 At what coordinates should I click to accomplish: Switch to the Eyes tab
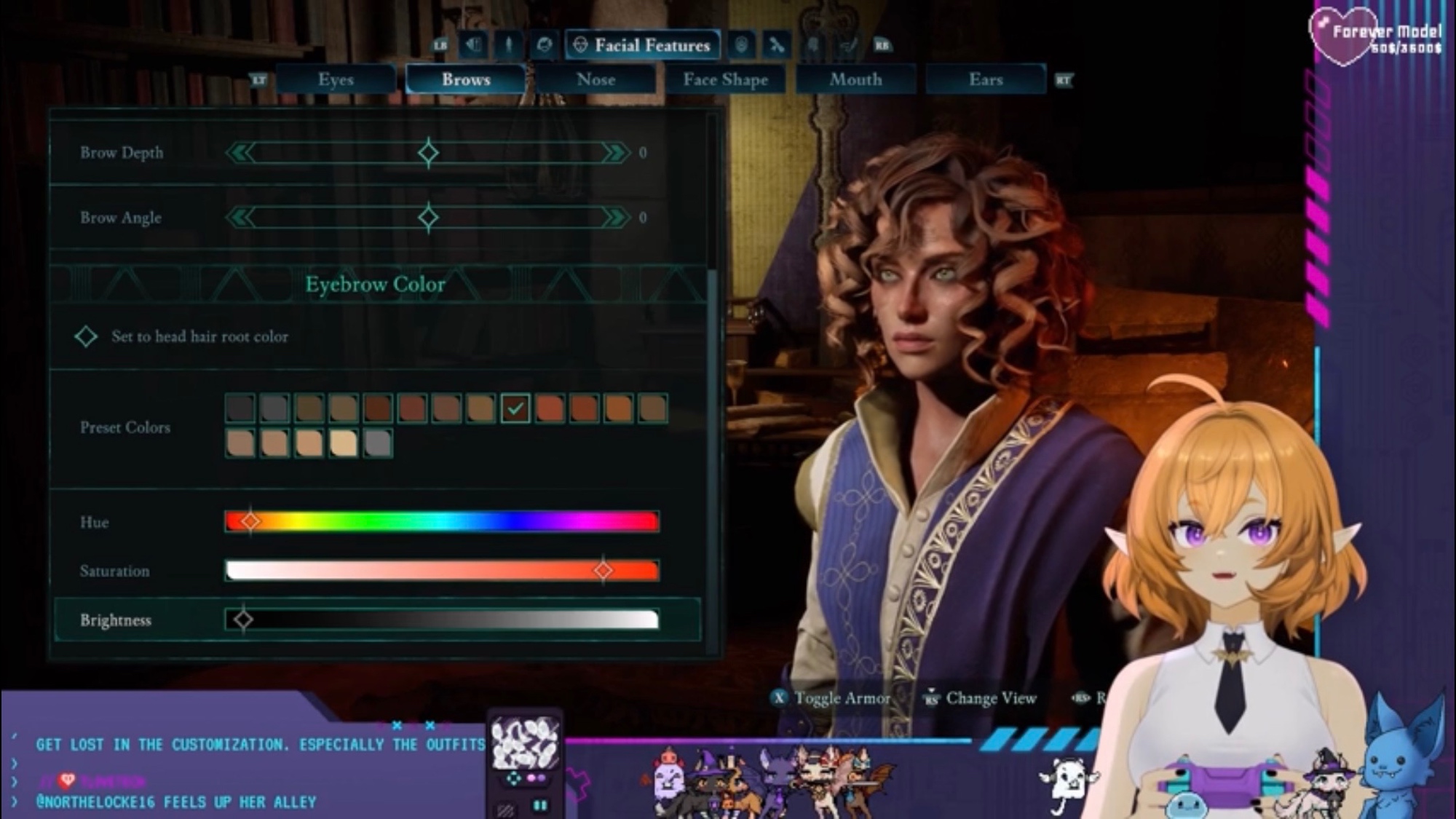coord(336,79)
